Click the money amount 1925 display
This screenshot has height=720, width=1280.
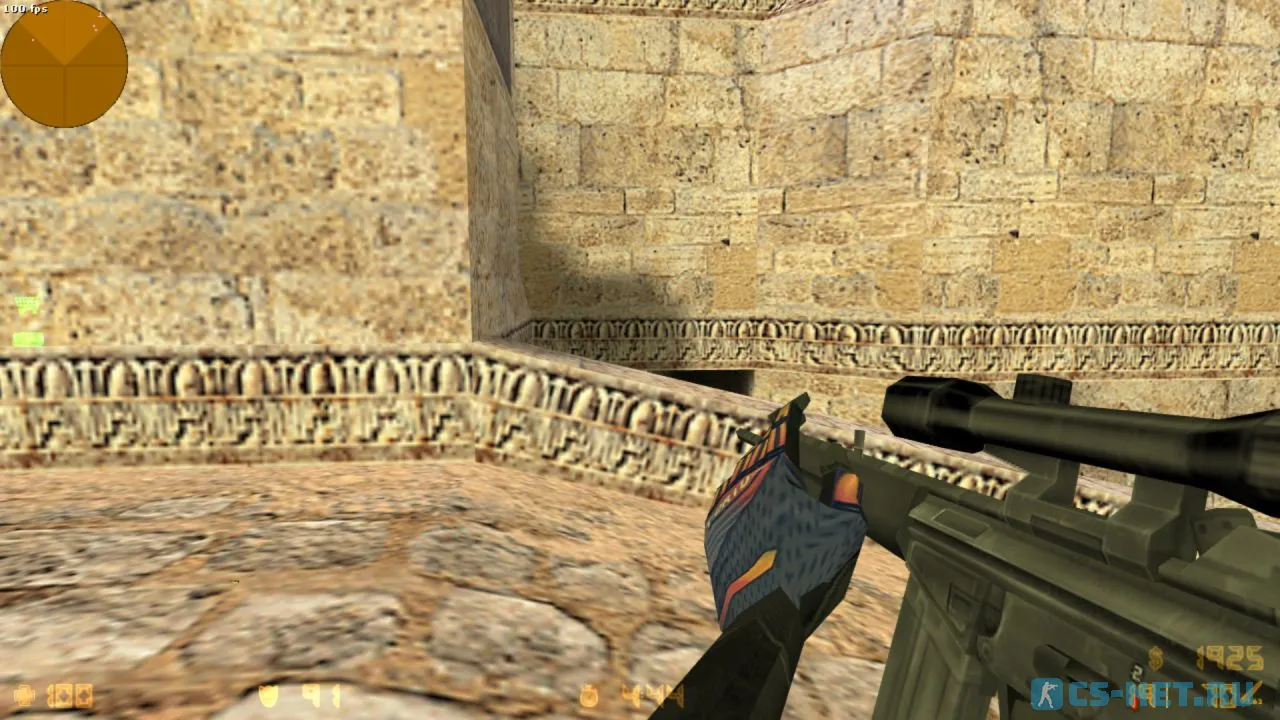point(1230,658)
